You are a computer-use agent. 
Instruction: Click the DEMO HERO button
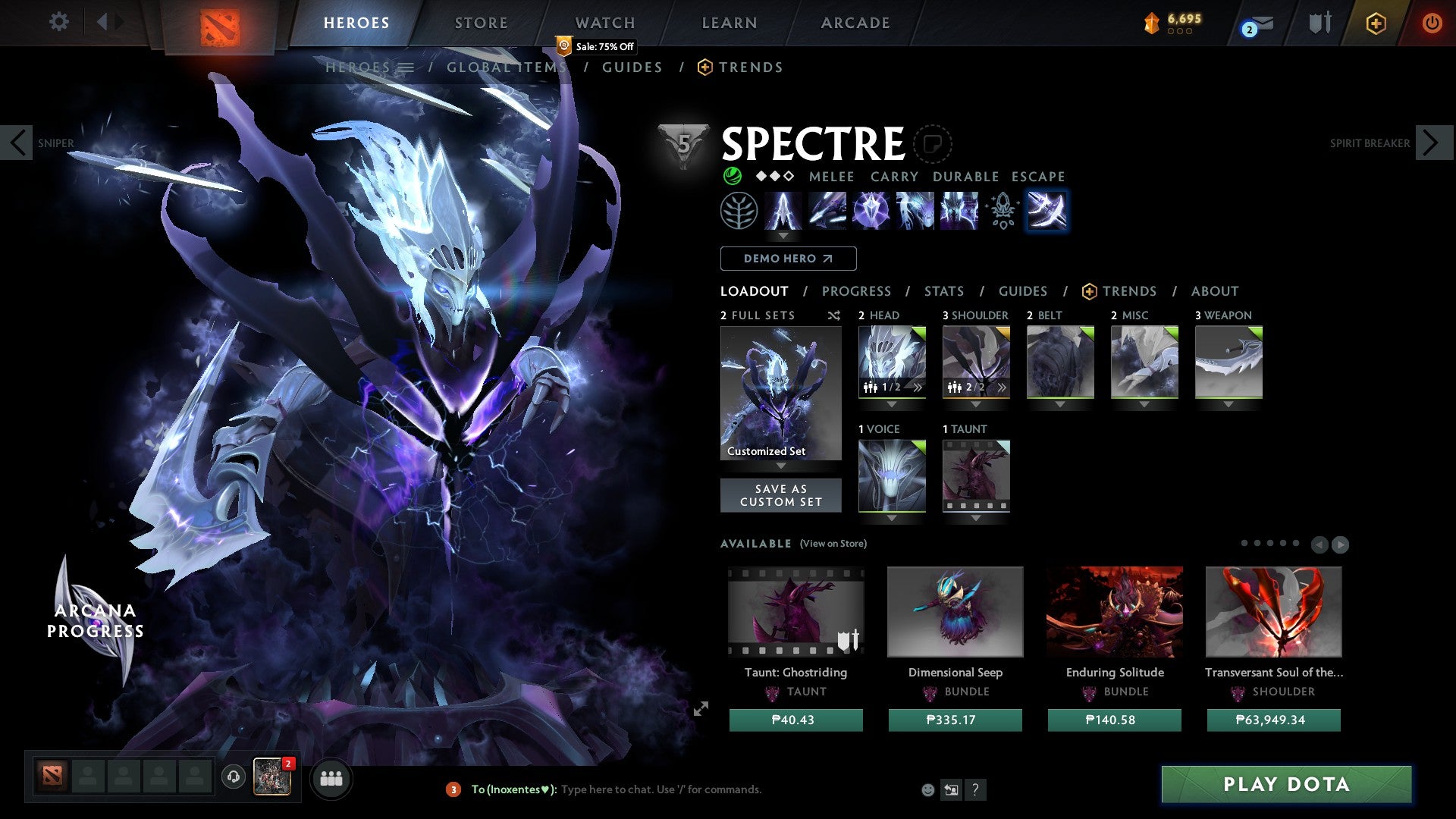click(x=788, y=259)
